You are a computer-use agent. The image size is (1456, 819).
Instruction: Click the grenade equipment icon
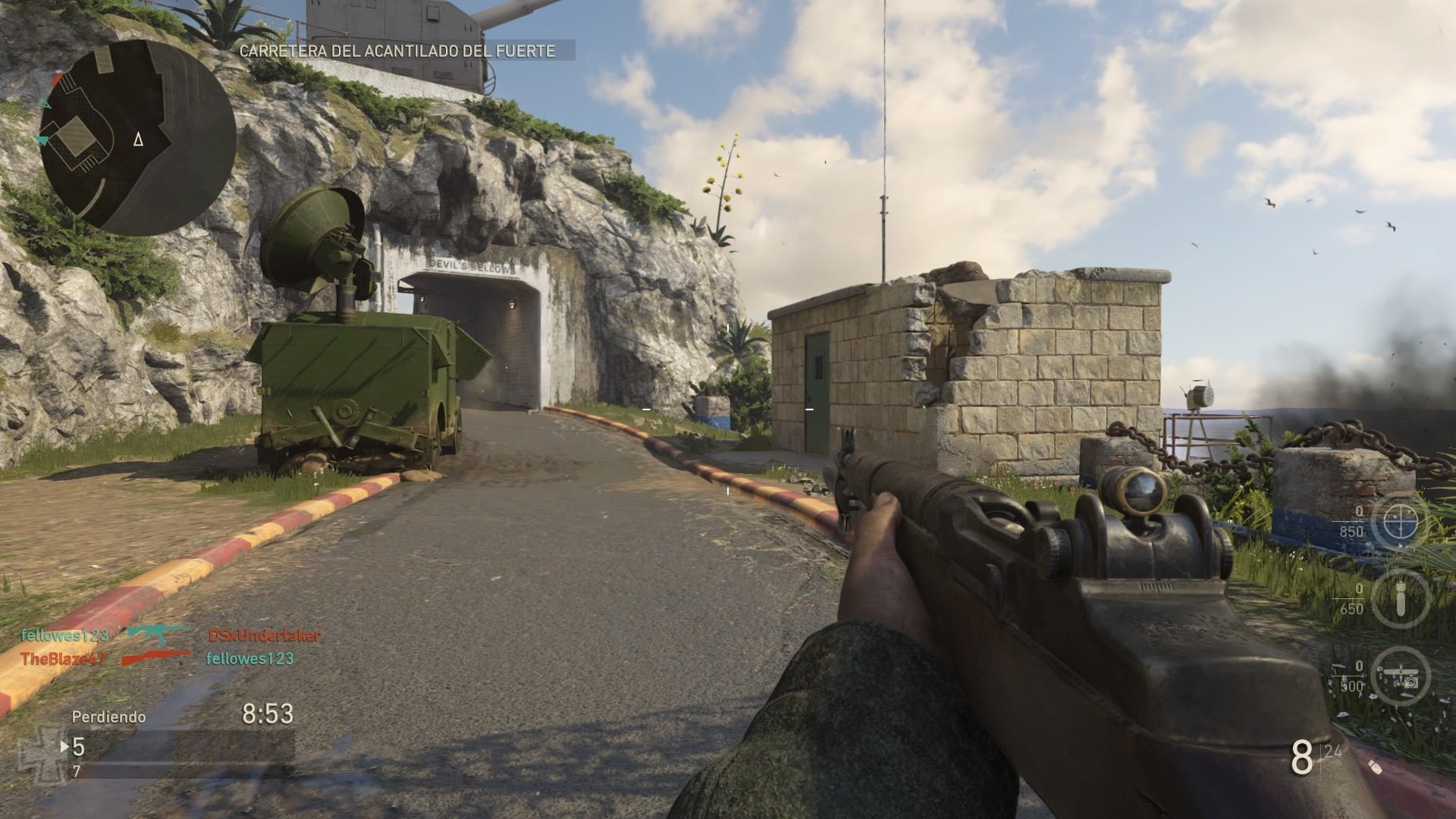pyautogui.click(x=1374, y=767)
